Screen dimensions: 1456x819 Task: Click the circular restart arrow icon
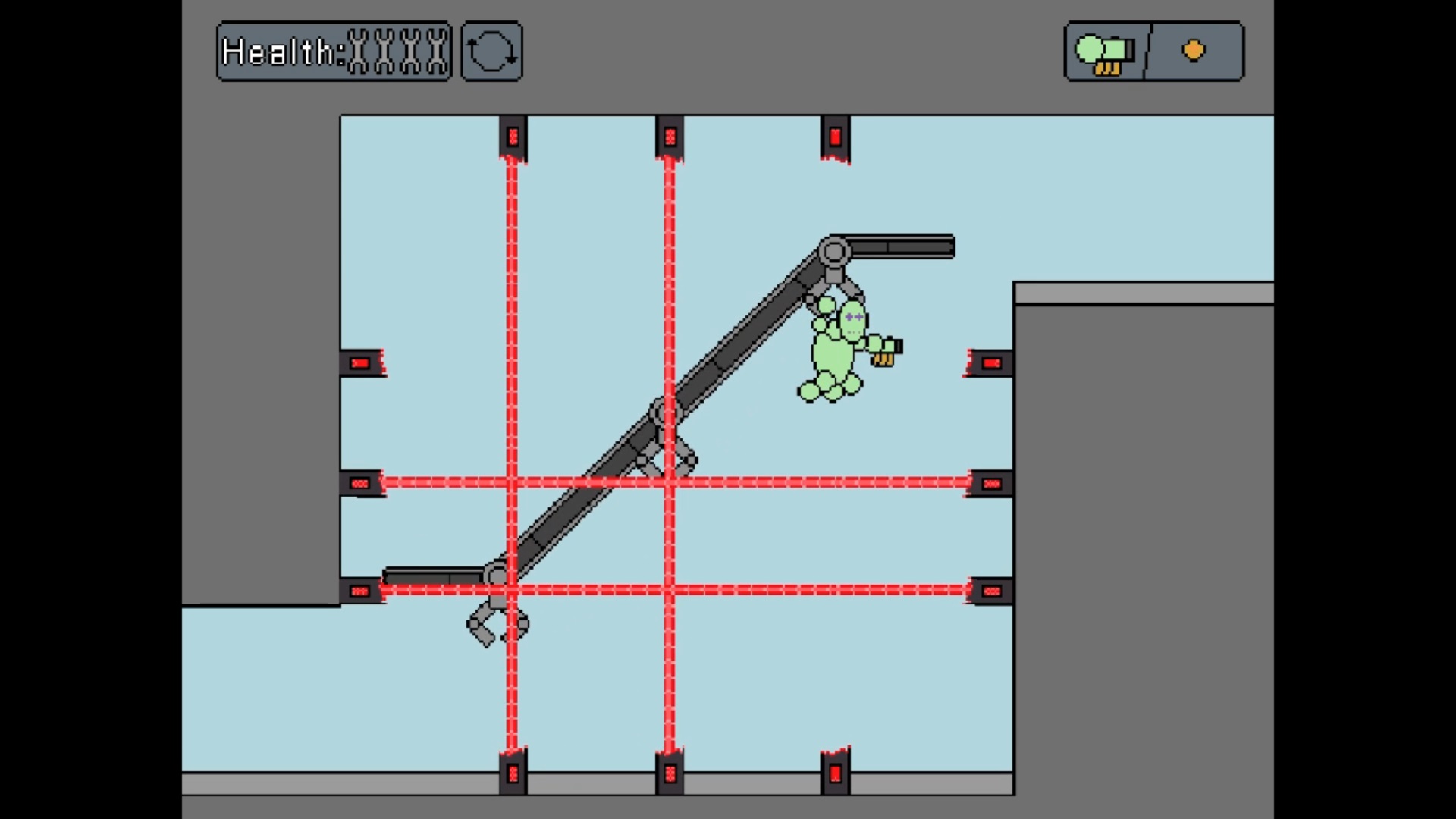[x=491, y=50]
